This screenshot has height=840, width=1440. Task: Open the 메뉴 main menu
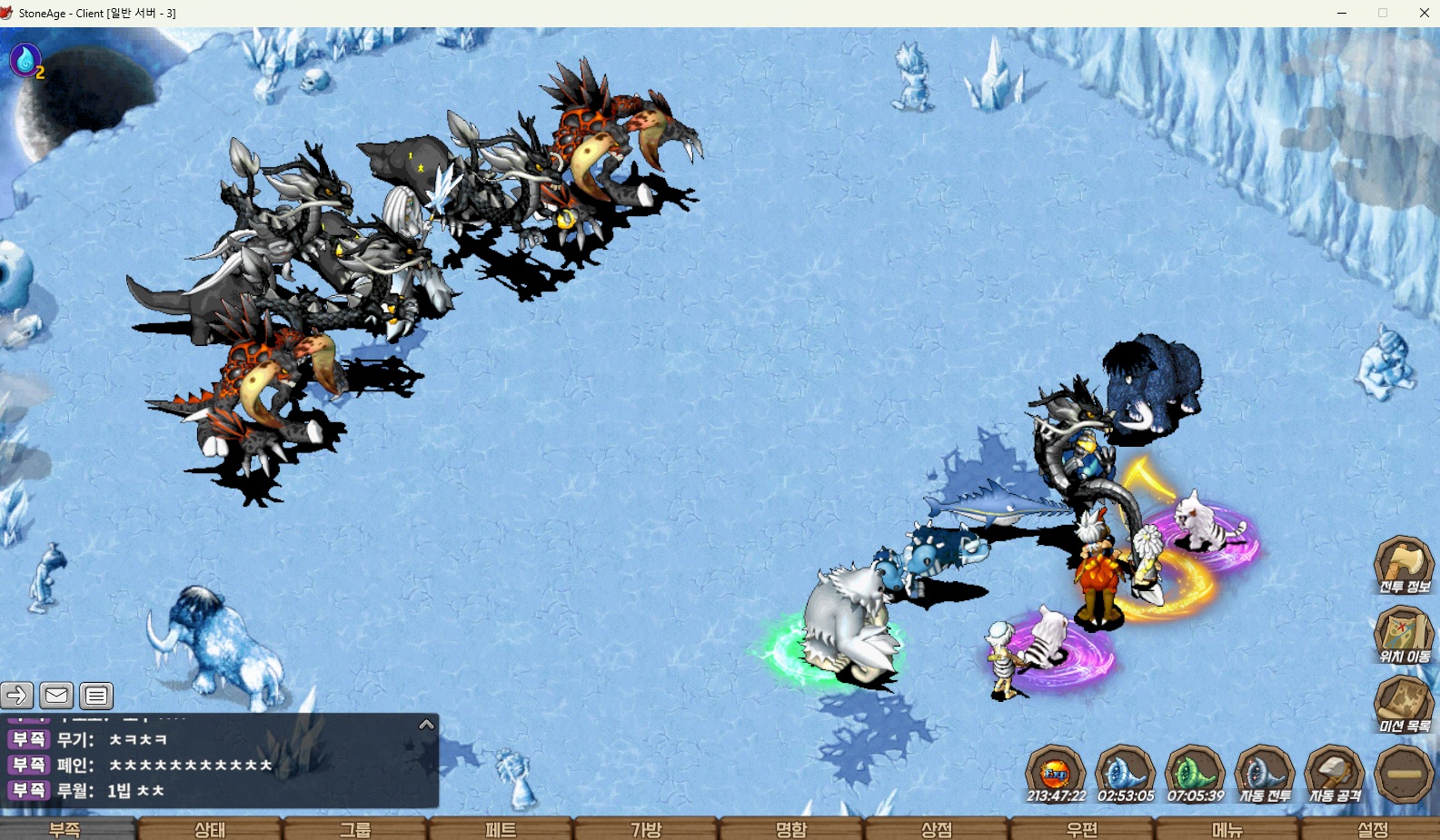(x=1227, y=828)
